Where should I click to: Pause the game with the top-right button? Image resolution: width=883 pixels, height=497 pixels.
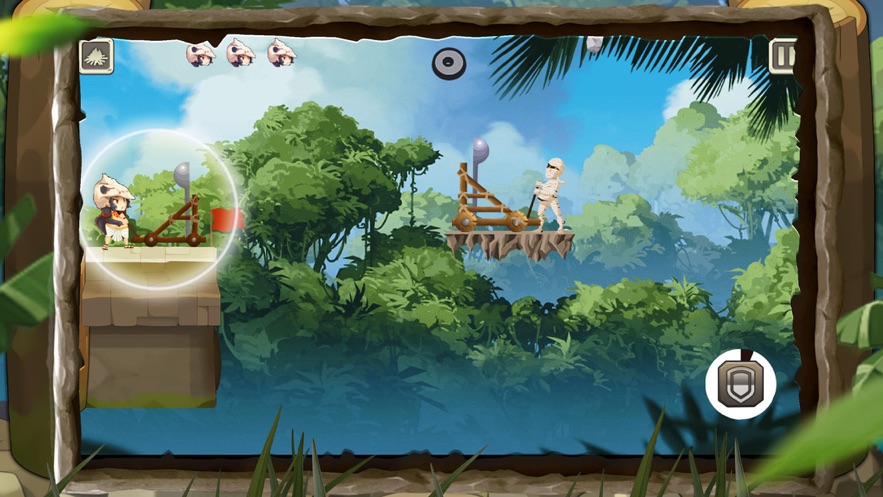(x=783, y=56)
